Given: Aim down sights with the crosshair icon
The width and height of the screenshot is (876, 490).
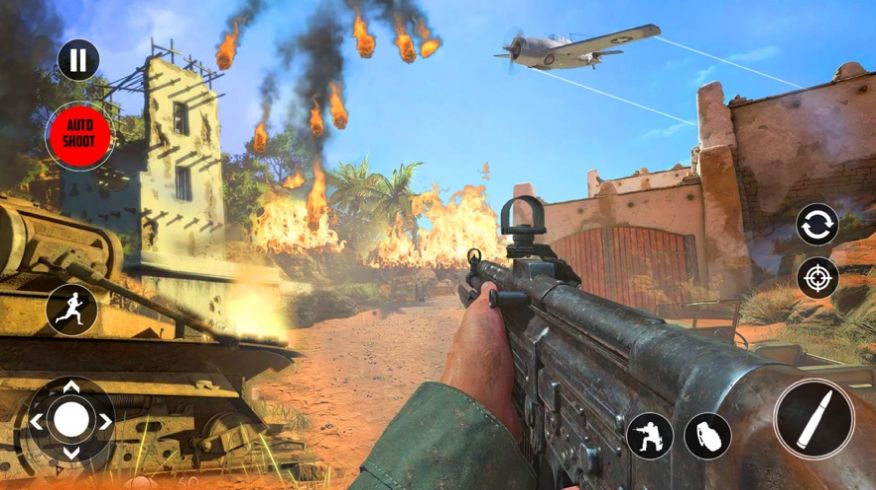Looking at the screenshot, I should [817, 277].
